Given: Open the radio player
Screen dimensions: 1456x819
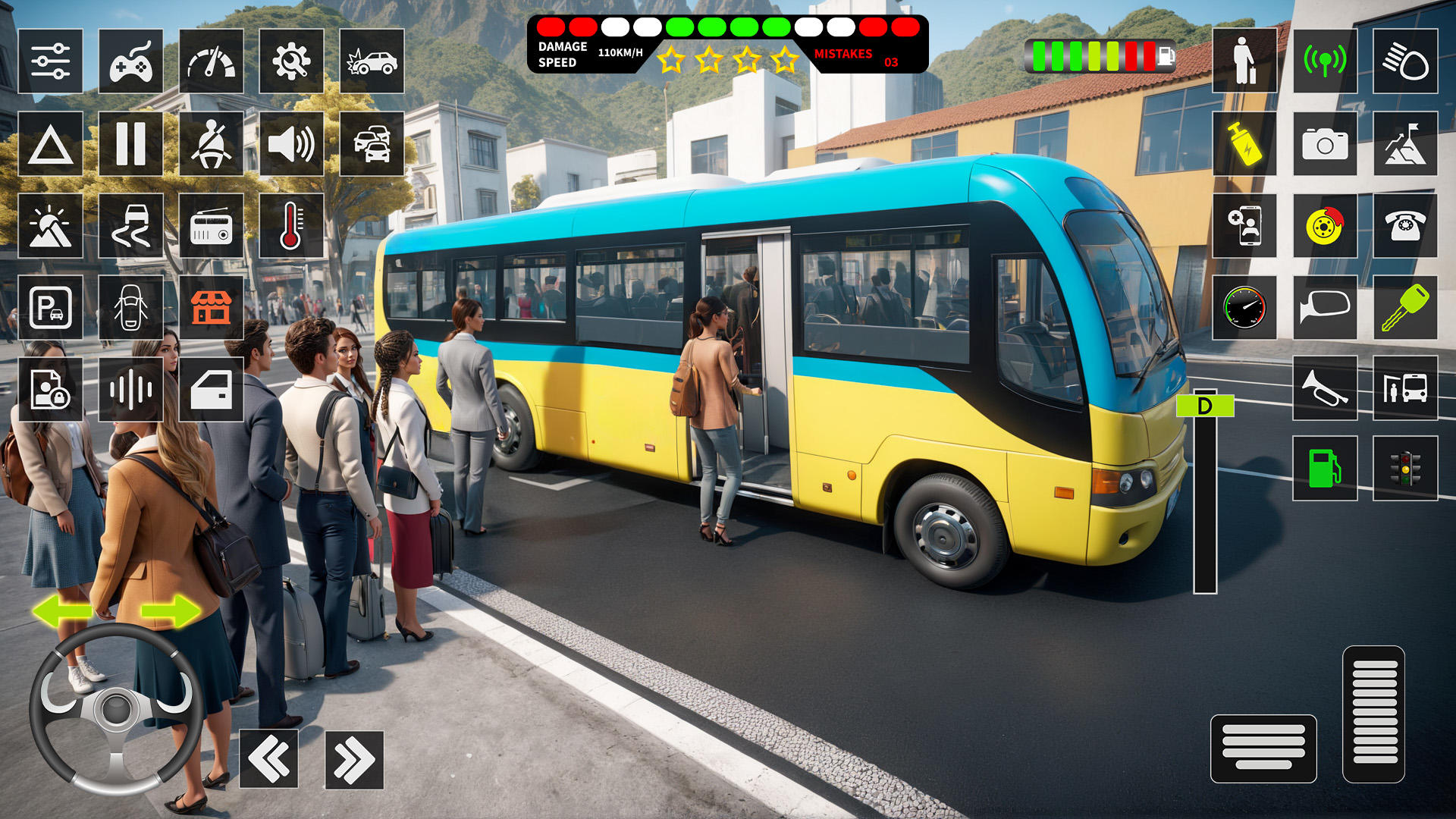Looking at the screenshot, I should click(211, 224).
